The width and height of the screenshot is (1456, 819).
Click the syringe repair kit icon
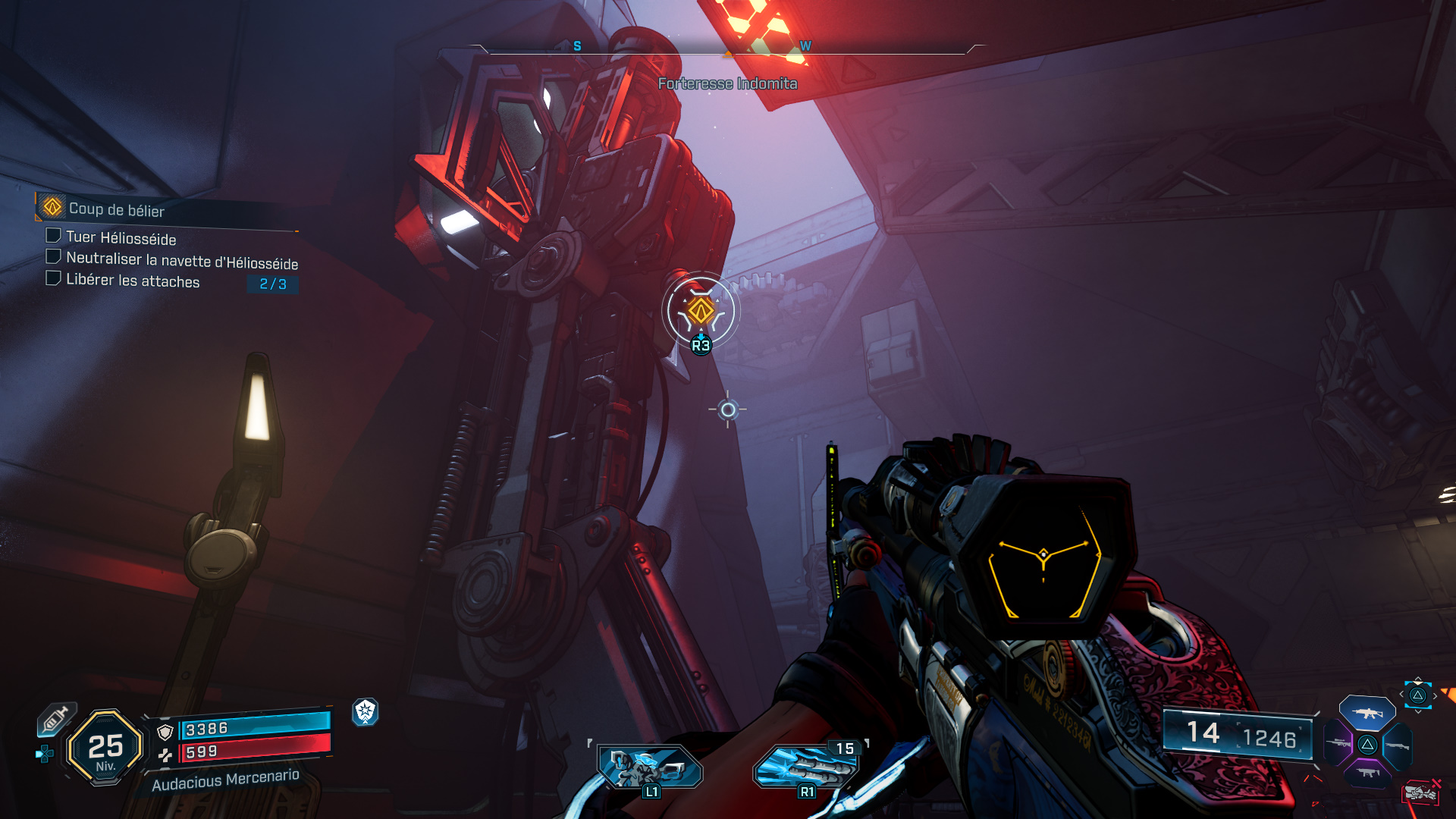click(x=56, y=718)
